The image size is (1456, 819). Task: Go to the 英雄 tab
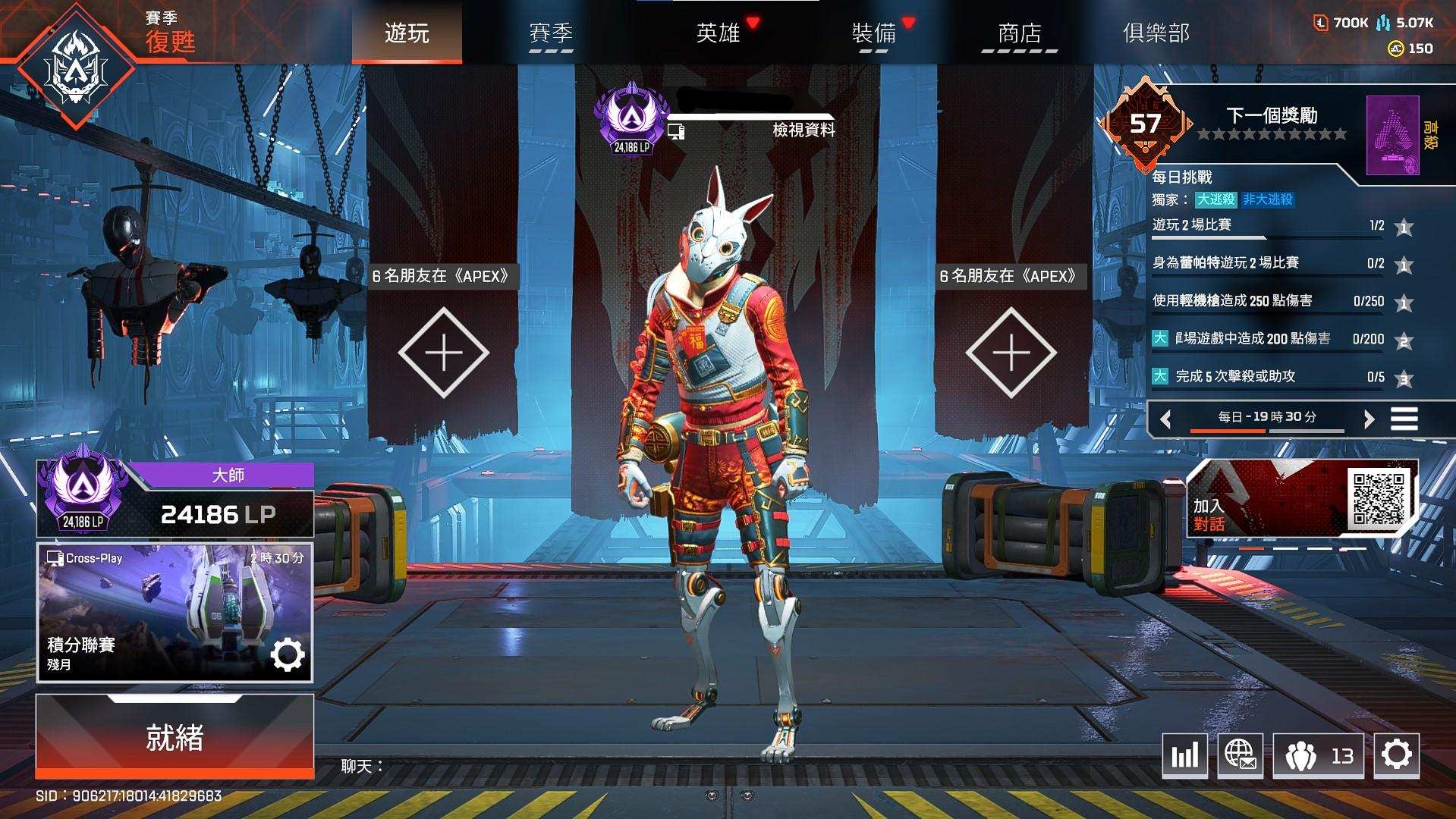pos(718,33)
